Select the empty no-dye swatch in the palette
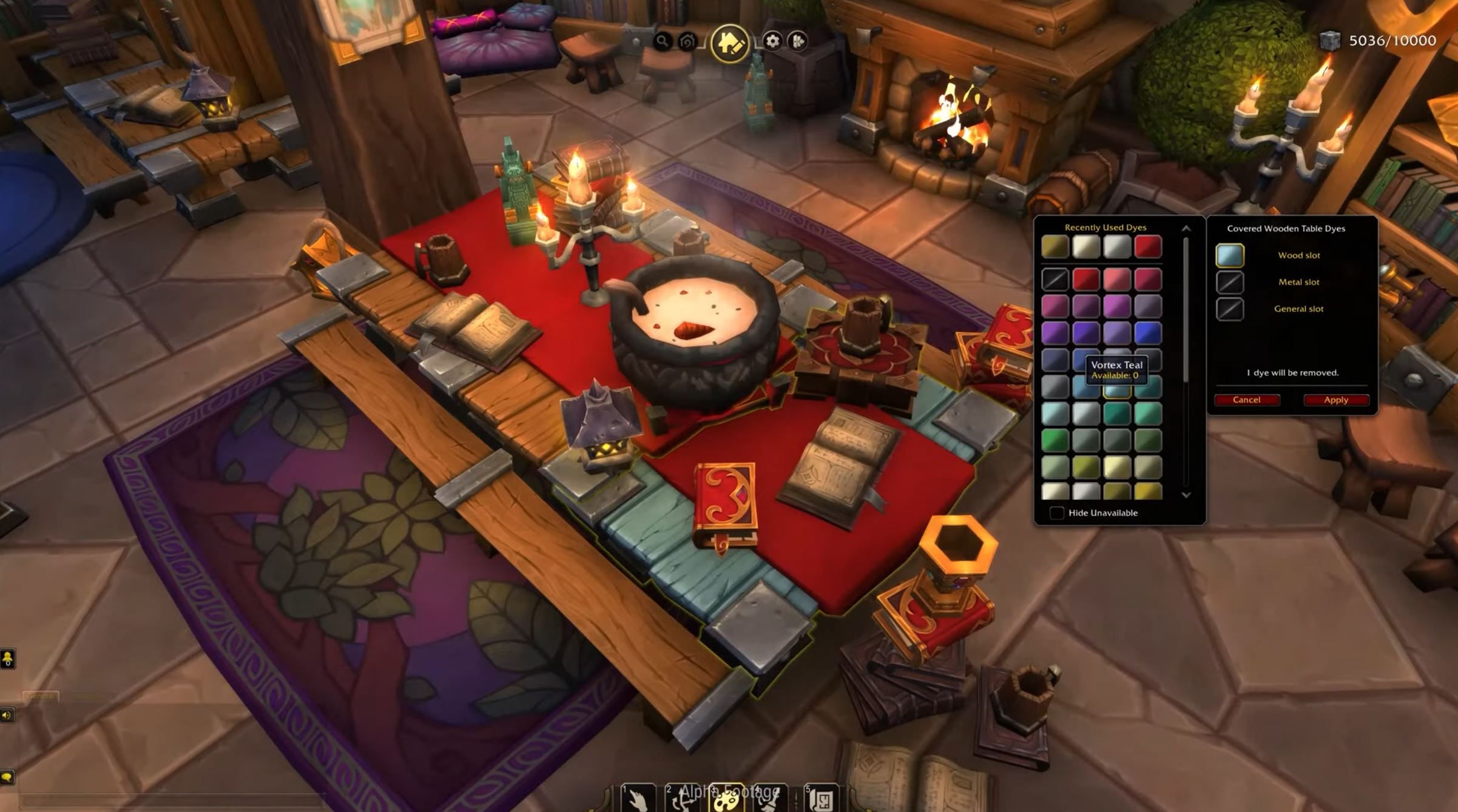Screen dimensions: 1458x812 coord(1055,280)
